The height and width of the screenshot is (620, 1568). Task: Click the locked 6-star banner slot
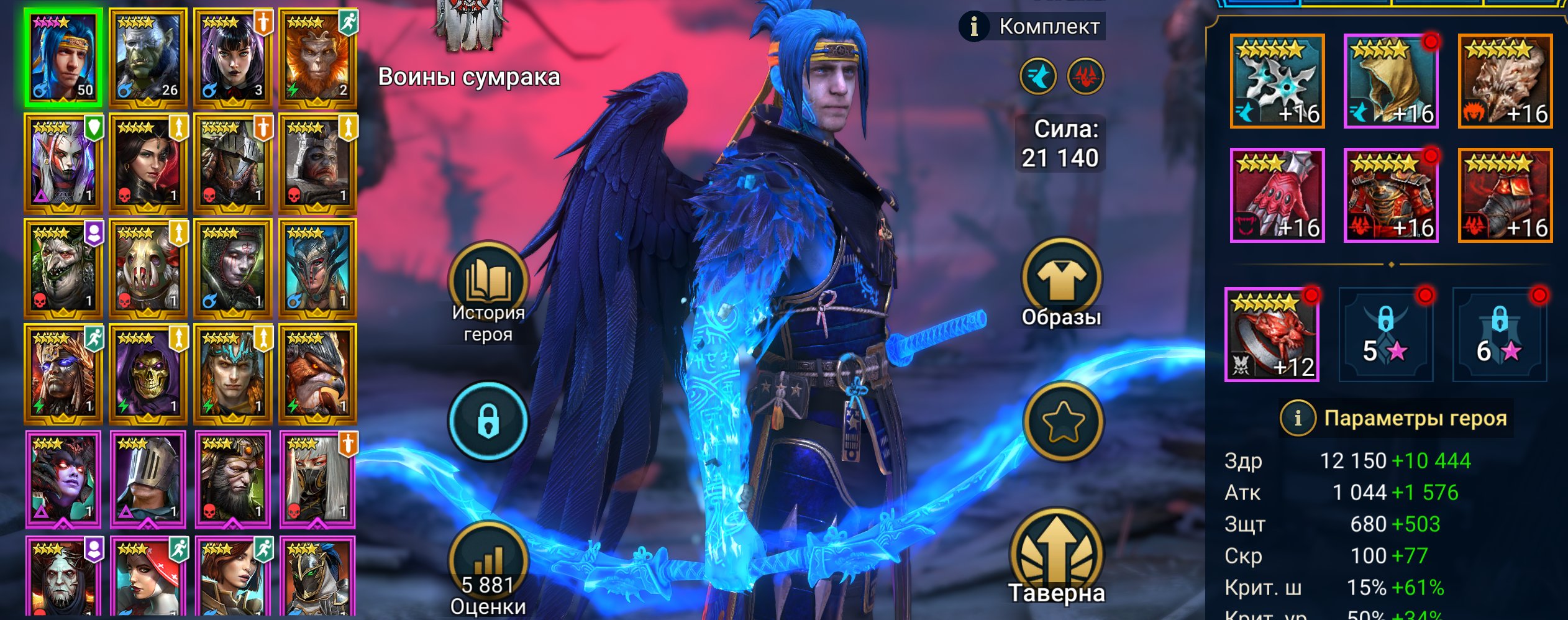click(x=1499, y=334)
